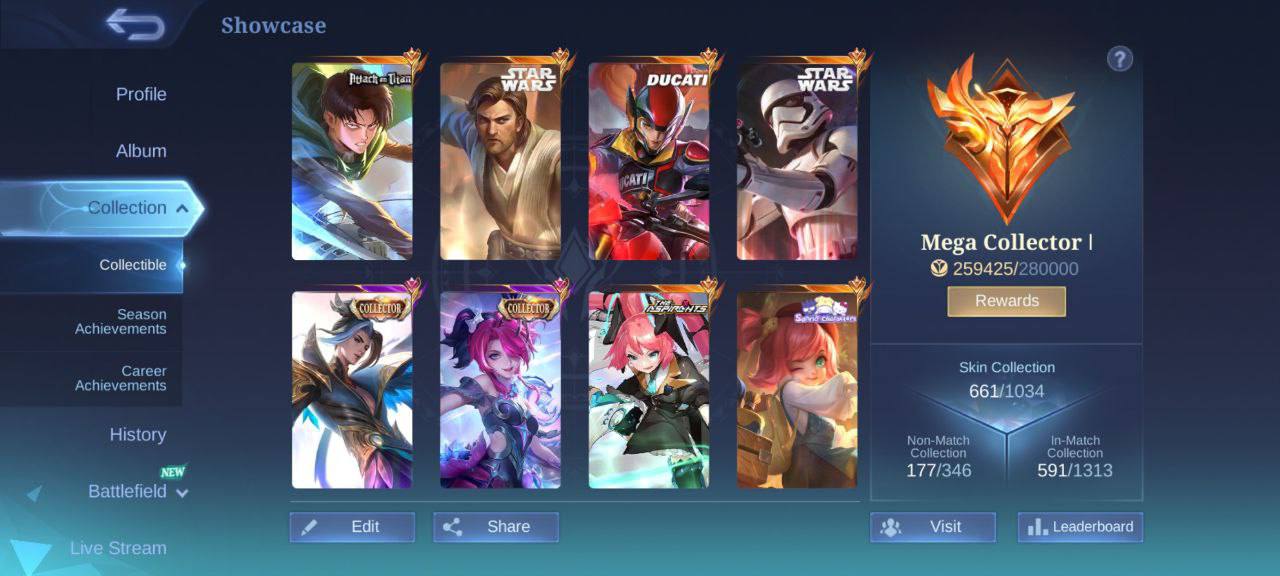Open Career Achievements
This screenshot has width=1280, height=576.
click(121, 378)
